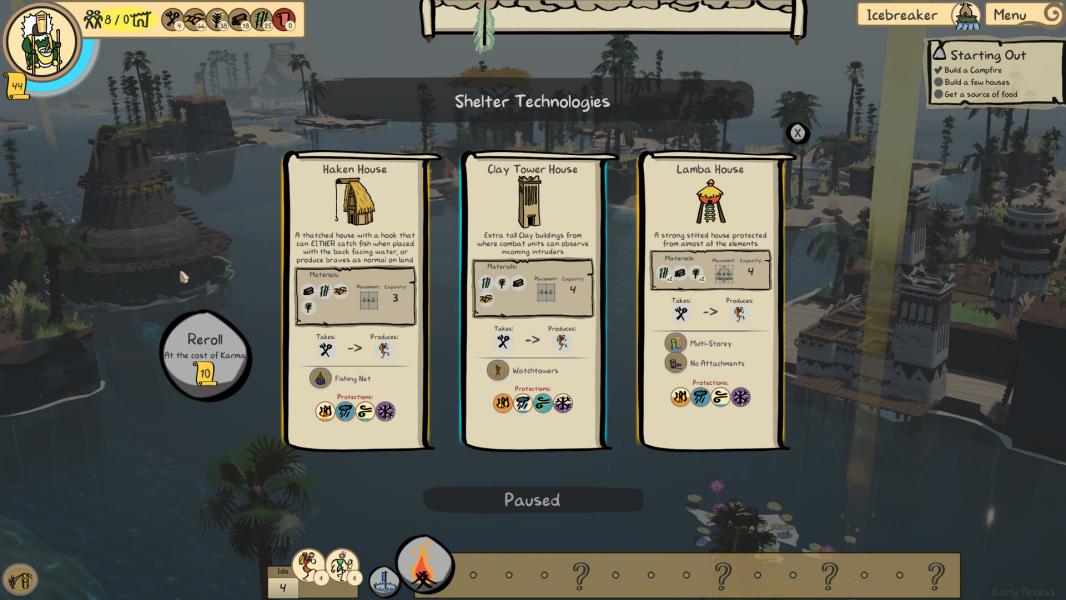The height and width of the screenshot is (600, 1066).
Task: Click the round plant icon in the bottom-left corner
Action: pos(18,579)
